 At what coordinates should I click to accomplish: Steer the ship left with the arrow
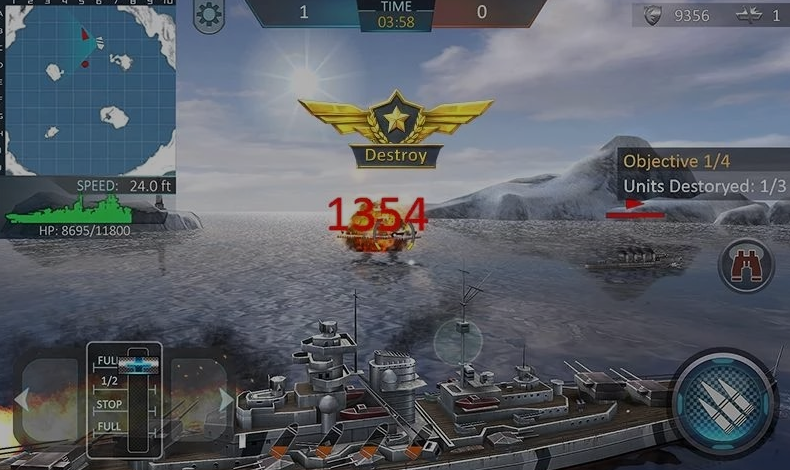click(x=45, y=401)
